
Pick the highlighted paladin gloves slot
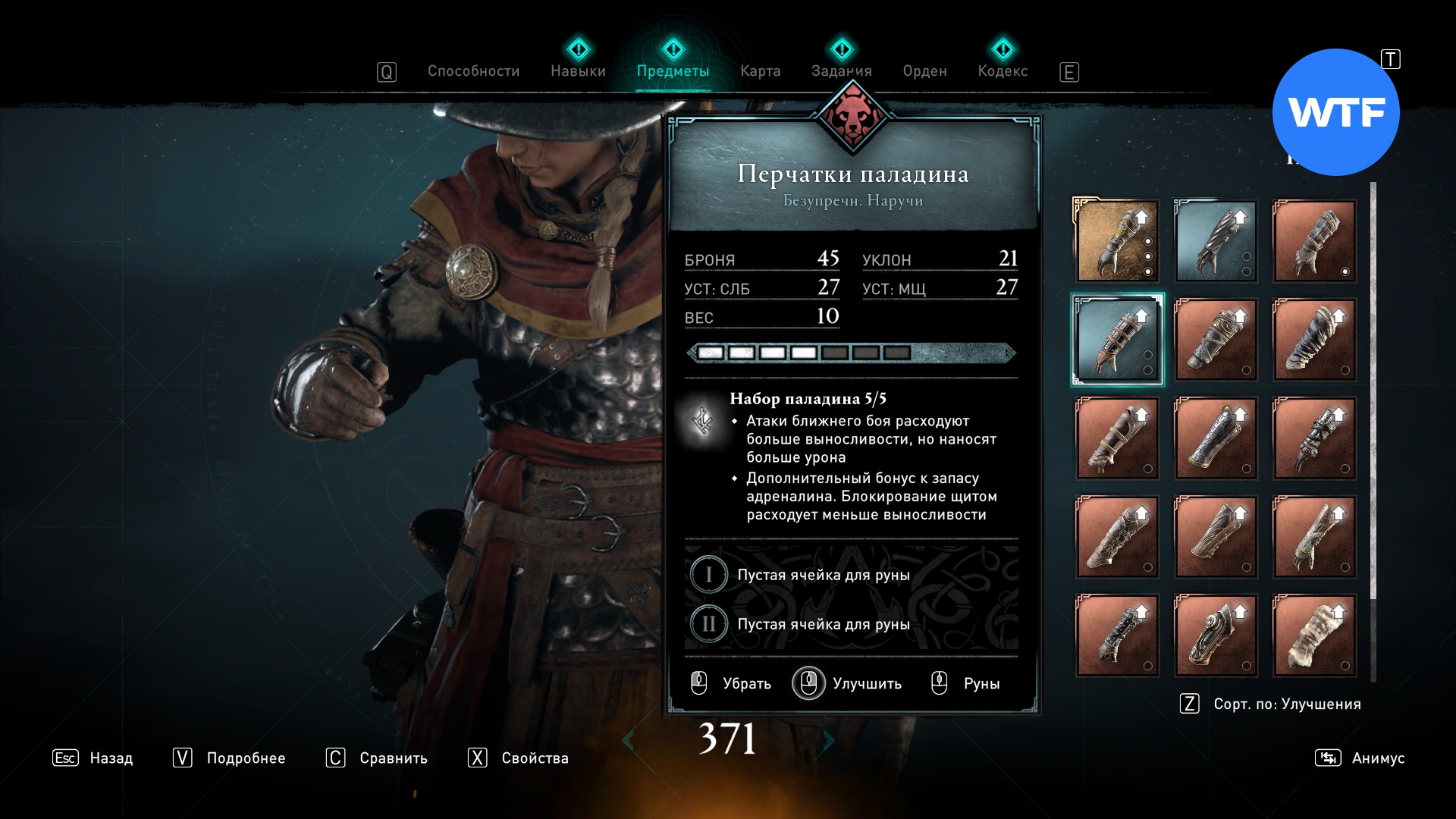pyautogui.click(x=1117, y=340)
